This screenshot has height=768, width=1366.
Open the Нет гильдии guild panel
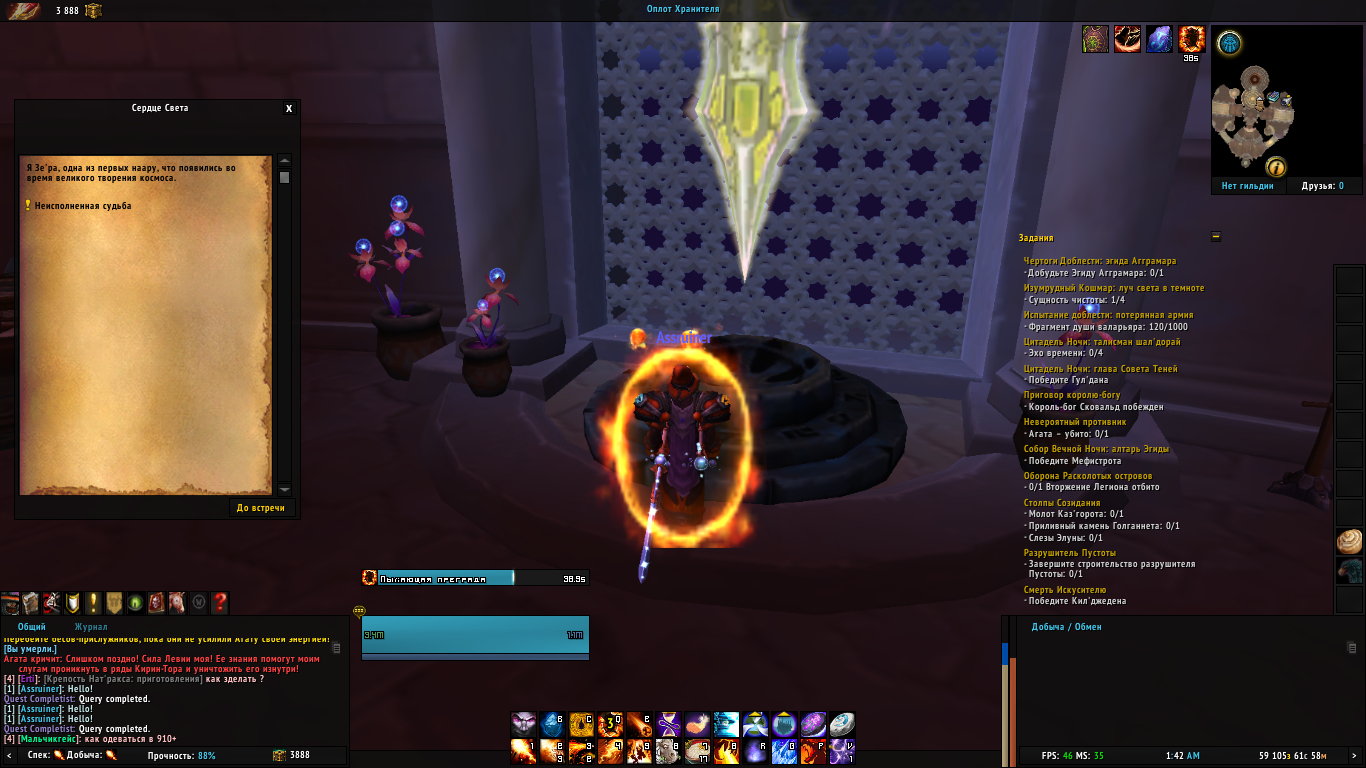[1247, 186]
